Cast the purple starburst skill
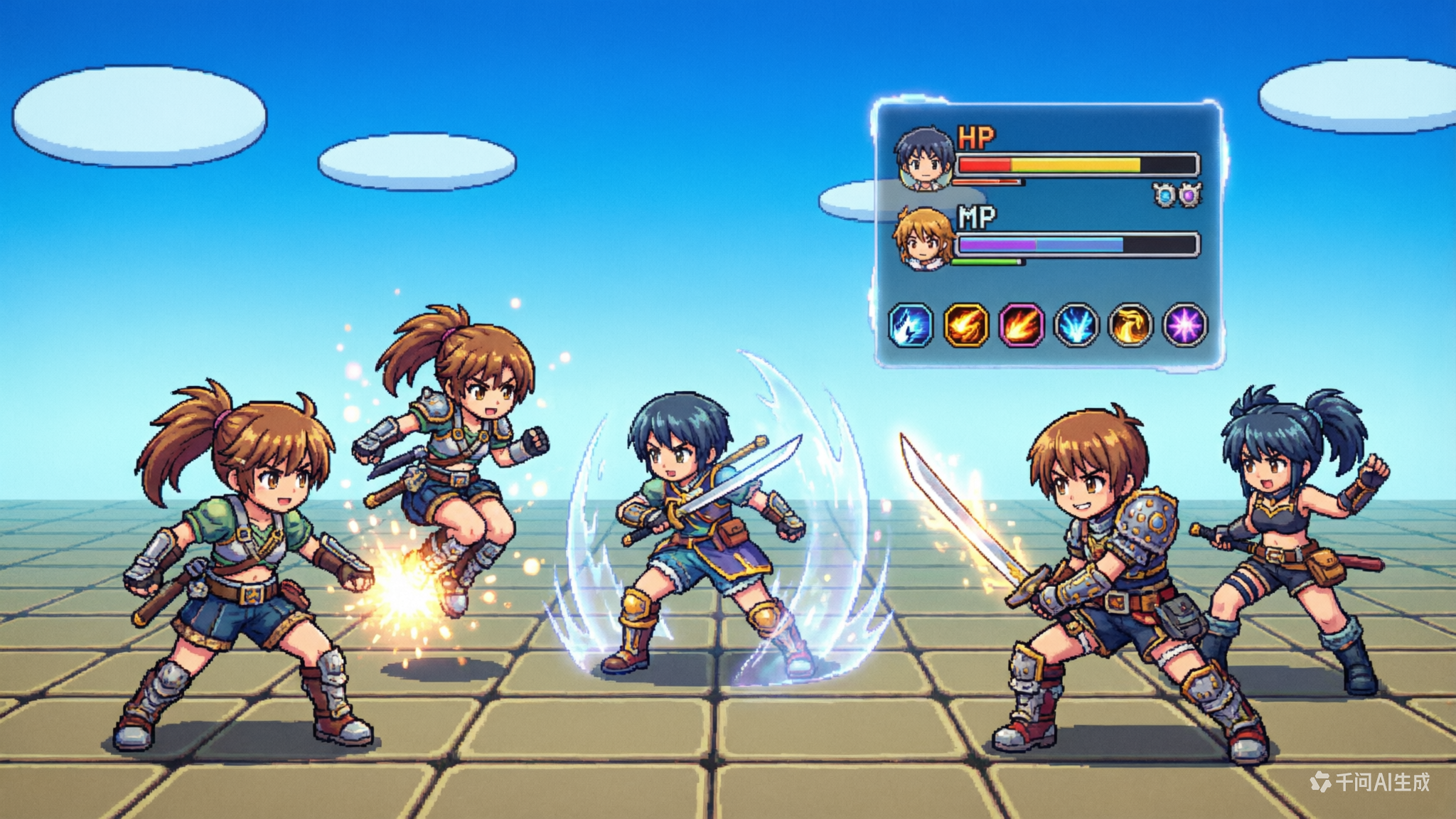Image resolution: width=1456 pixels, height=819 pixels. (x=1184, y=325)
